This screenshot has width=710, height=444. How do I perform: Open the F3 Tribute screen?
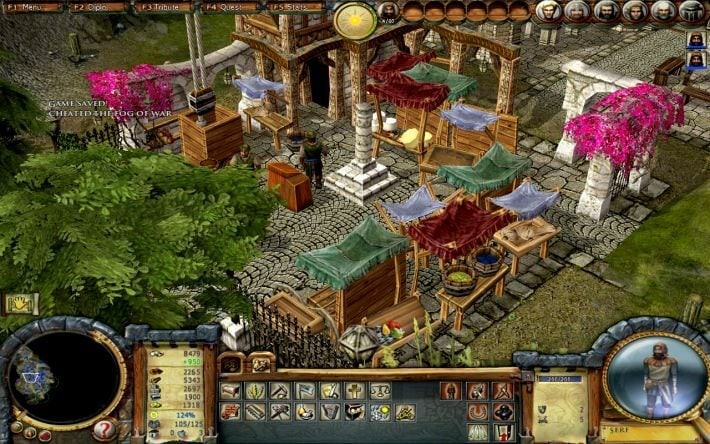coord(163,7)
